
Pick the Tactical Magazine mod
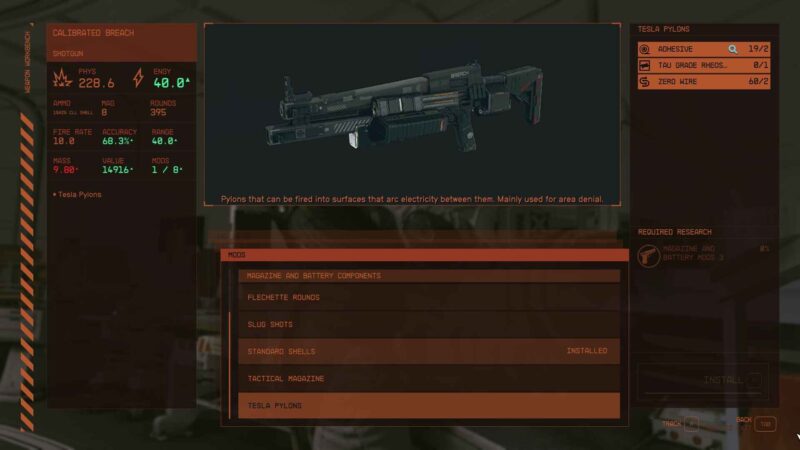428,378
